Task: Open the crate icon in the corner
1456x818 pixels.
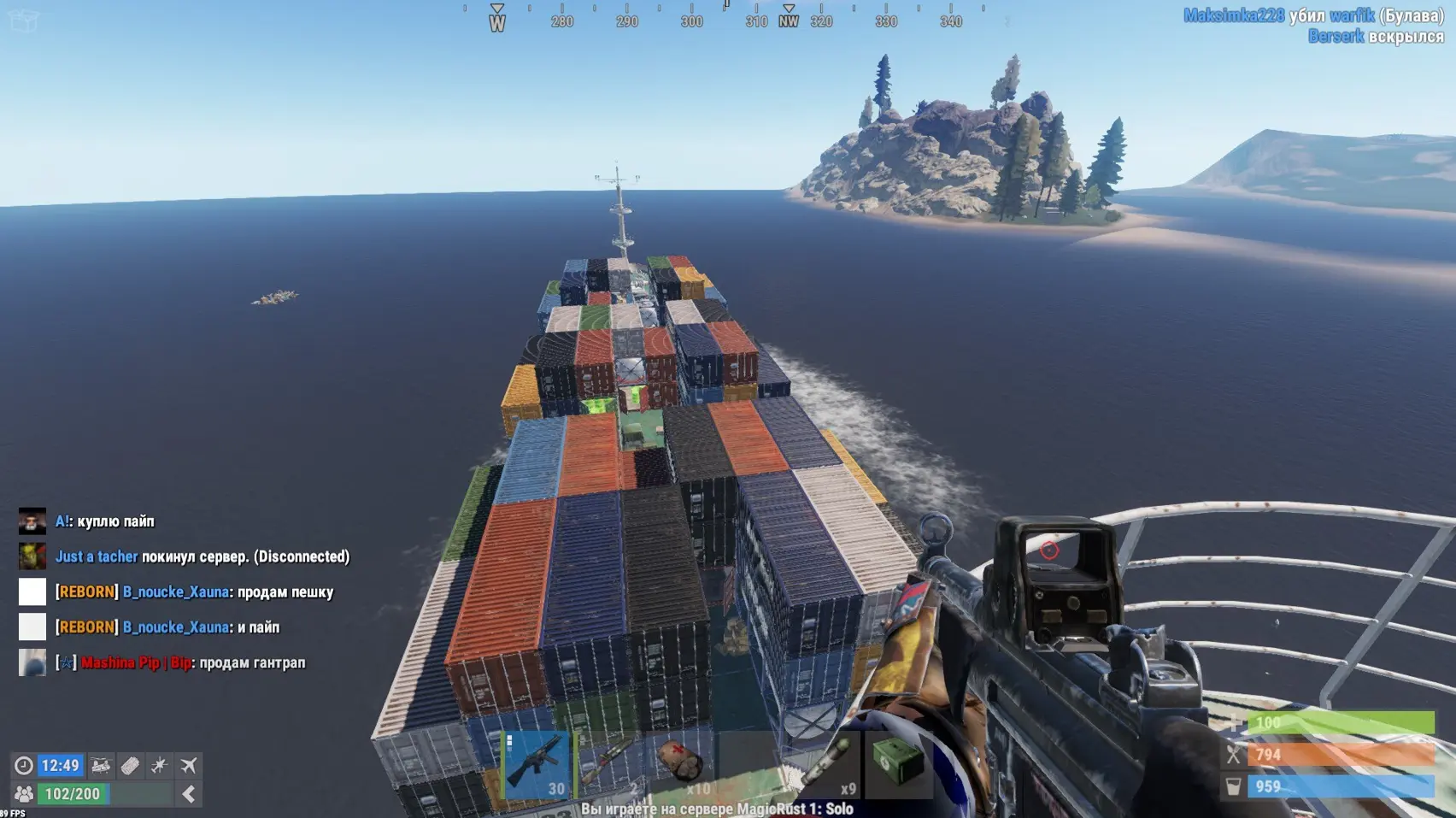Action: [x=23, y=21]
